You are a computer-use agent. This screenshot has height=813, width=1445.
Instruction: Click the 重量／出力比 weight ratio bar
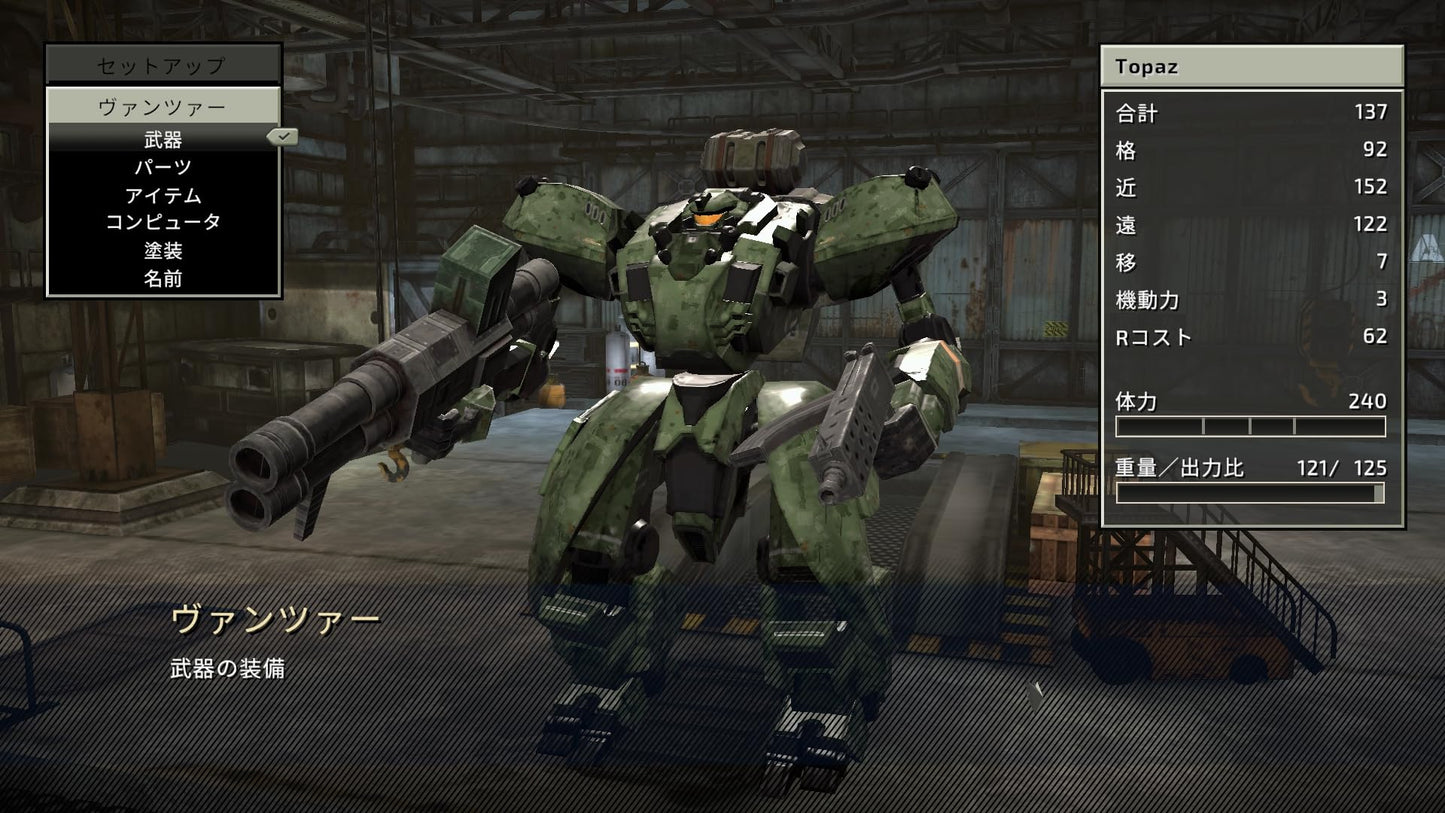click(1250, 492)
